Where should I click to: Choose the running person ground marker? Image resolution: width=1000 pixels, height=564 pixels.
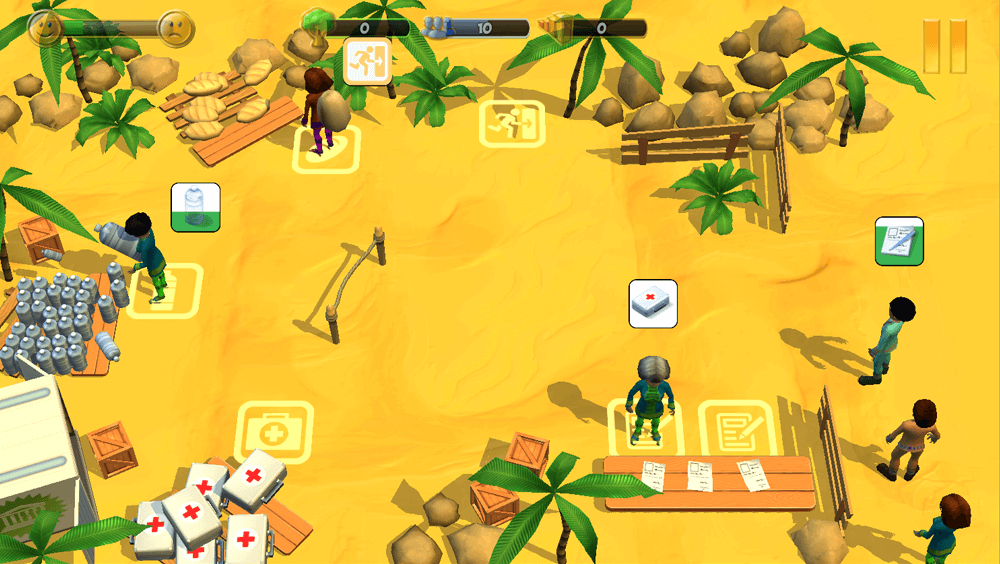click(511, 124)
